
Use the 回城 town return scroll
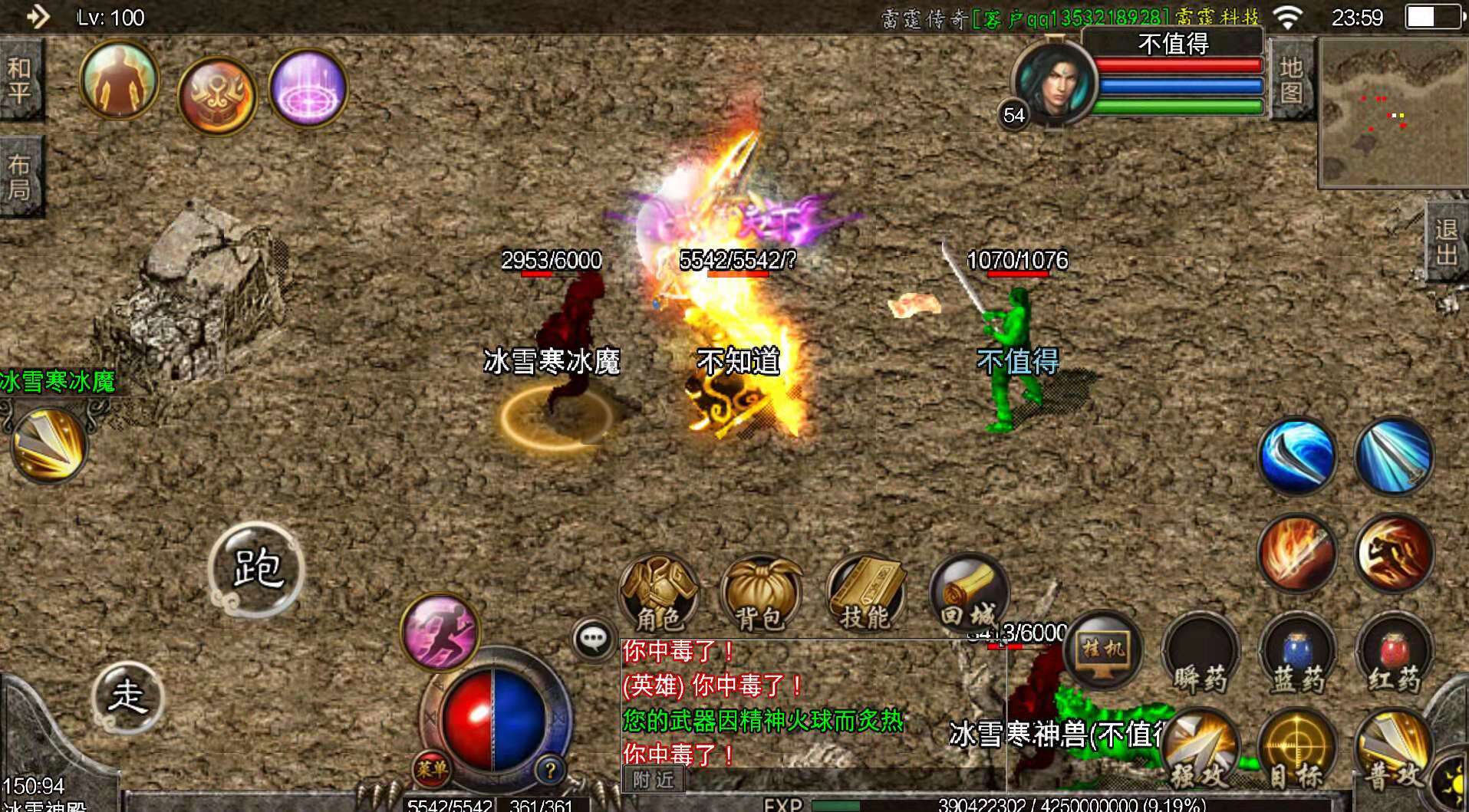[968, 593]
